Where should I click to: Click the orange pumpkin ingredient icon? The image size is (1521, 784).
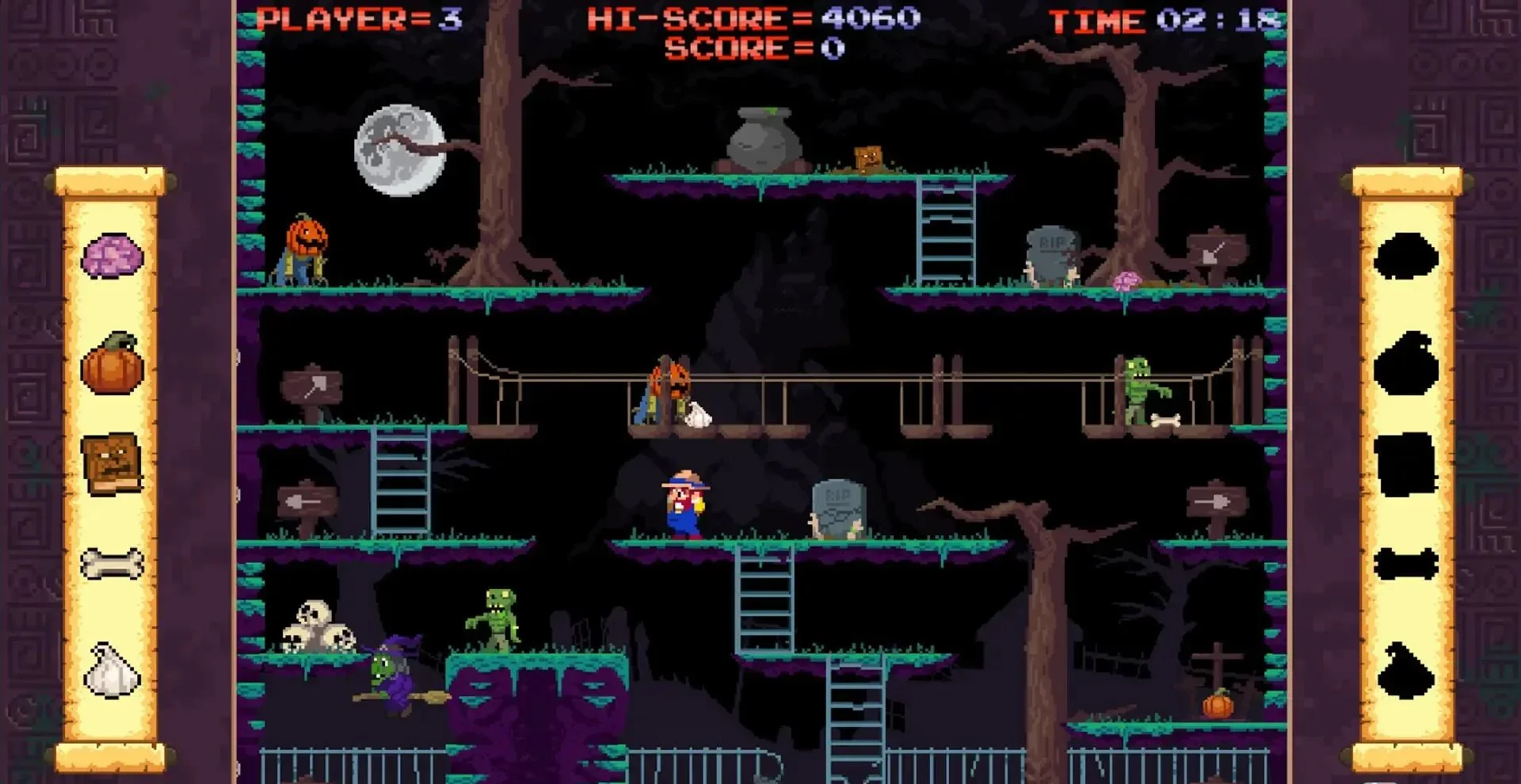tap(112, 364)
